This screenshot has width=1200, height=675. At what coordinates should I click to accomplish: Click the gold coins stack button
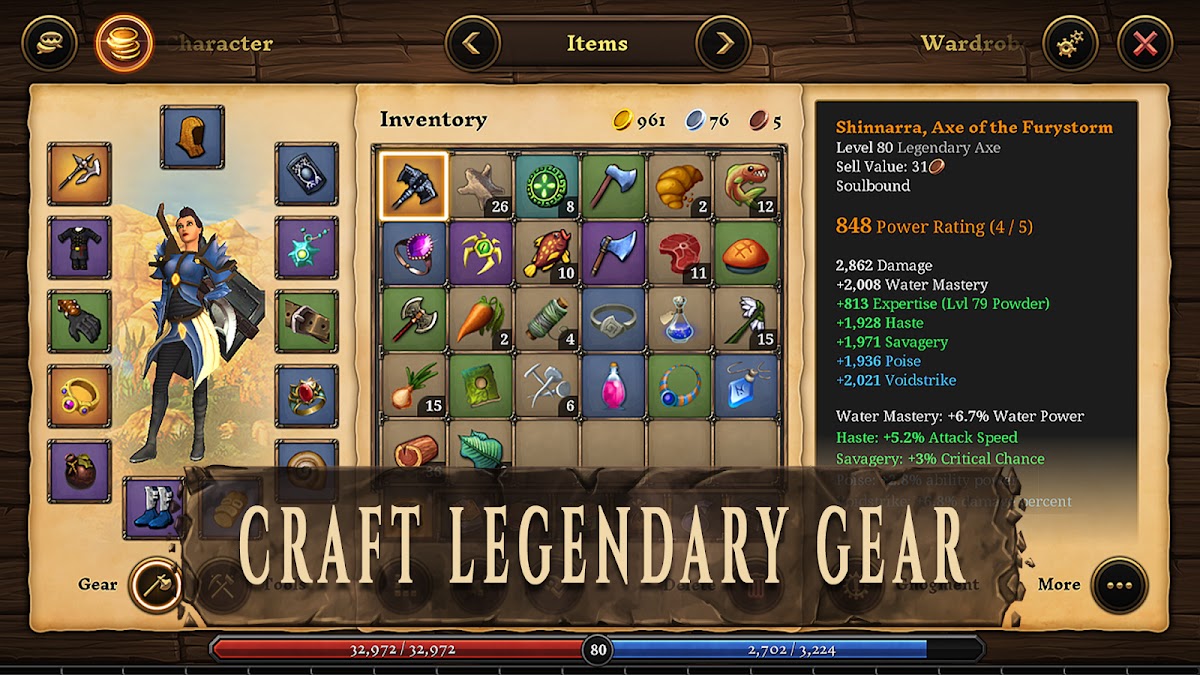(124, 44)
